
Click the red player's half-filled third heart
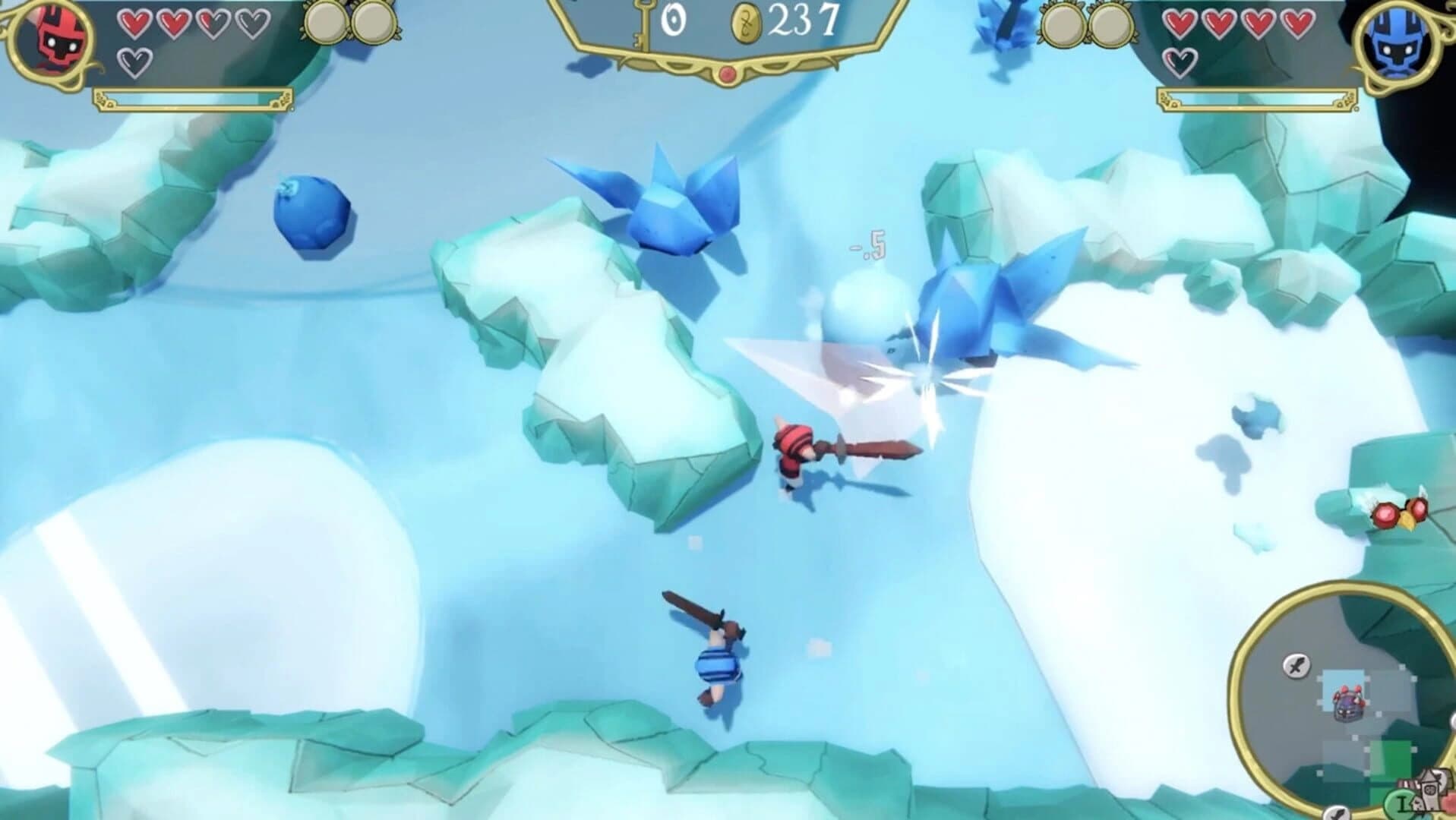tap(214, 23)
